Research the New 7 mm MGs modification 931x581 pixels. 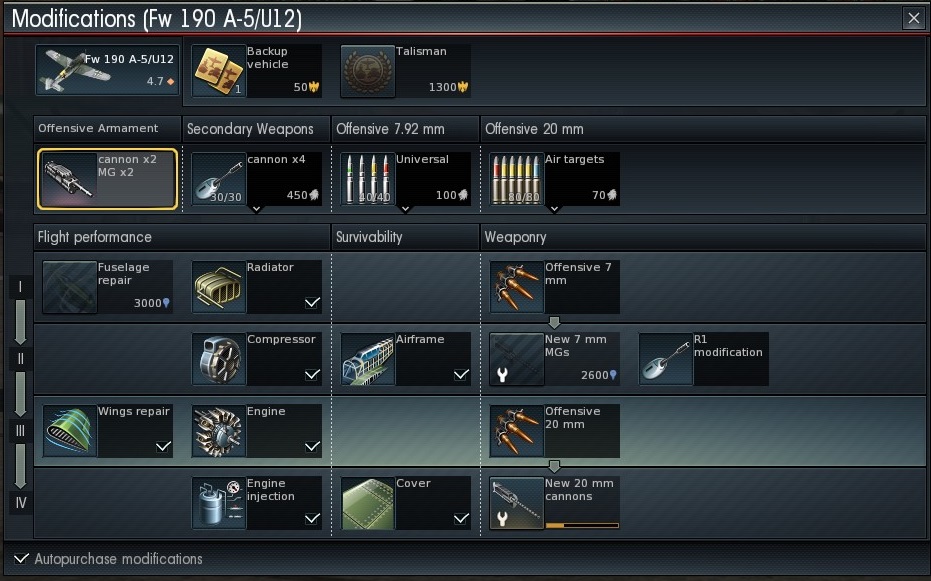pos(554,358)
